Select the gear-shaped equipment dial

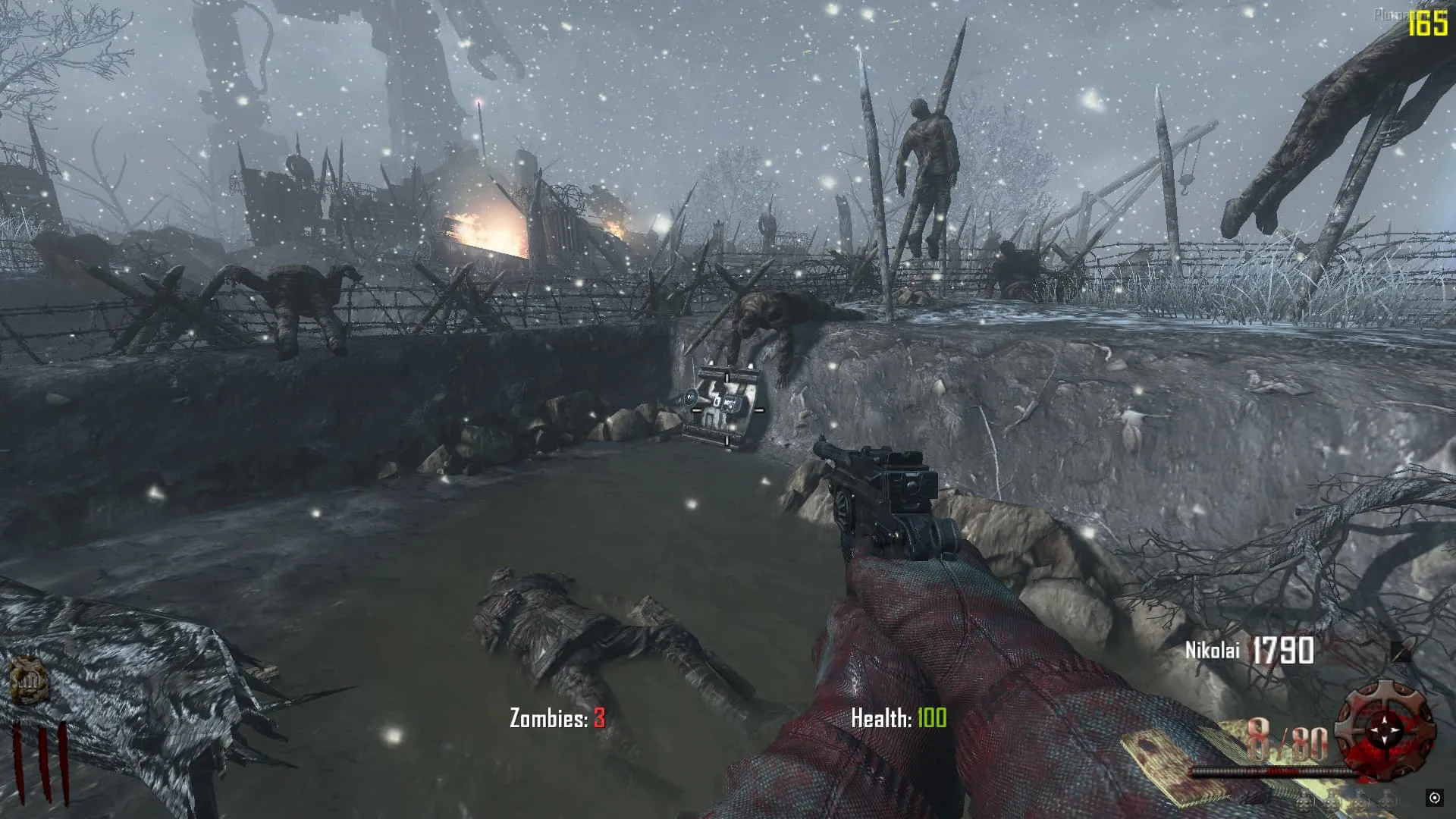(x=1385, y=729)
